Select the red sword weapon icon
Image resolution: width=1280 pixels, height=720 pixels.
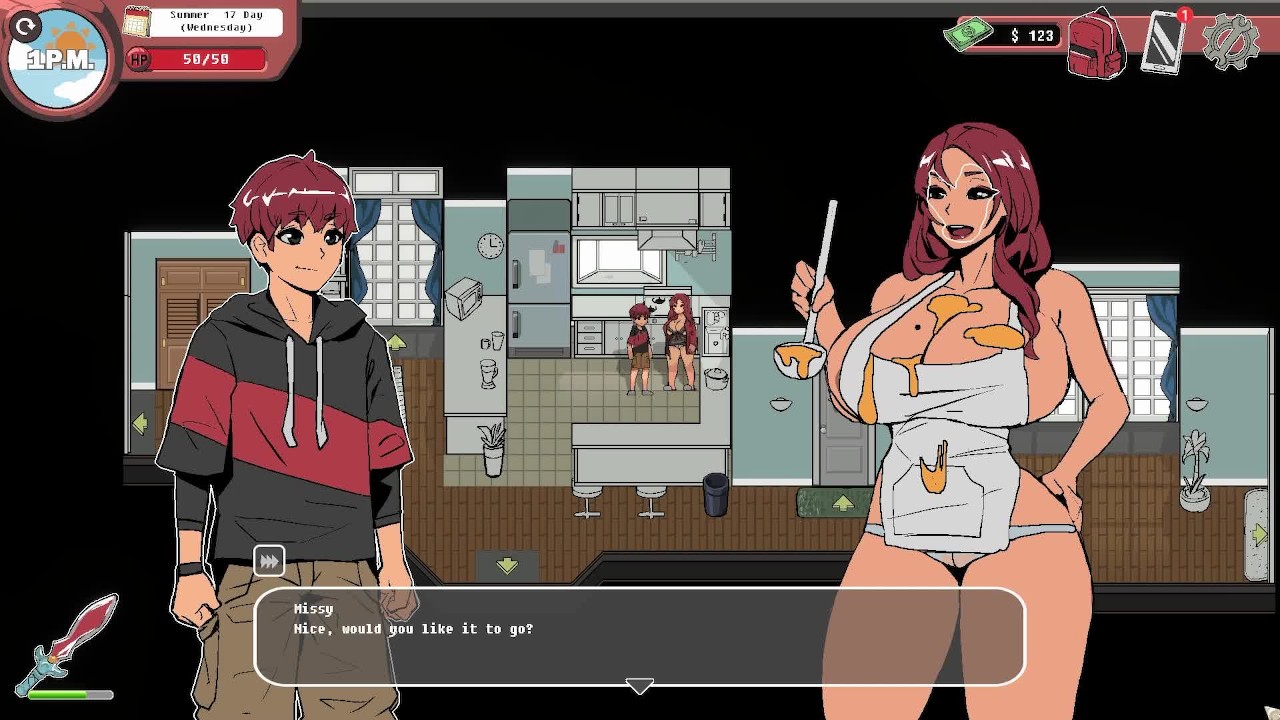[x=68, y=642]
